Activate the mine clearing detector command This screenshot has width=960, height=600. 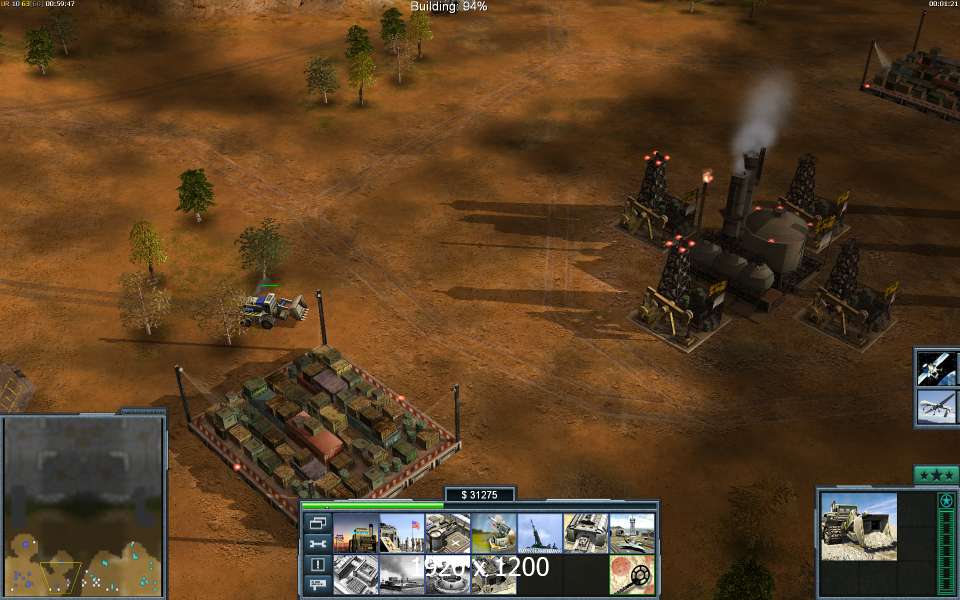631,574
